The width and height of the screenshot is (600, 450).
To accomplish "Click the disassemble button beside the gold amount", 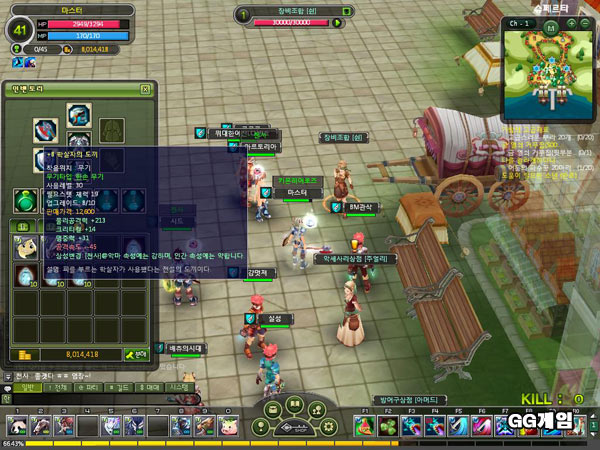I will coord(136,354).
